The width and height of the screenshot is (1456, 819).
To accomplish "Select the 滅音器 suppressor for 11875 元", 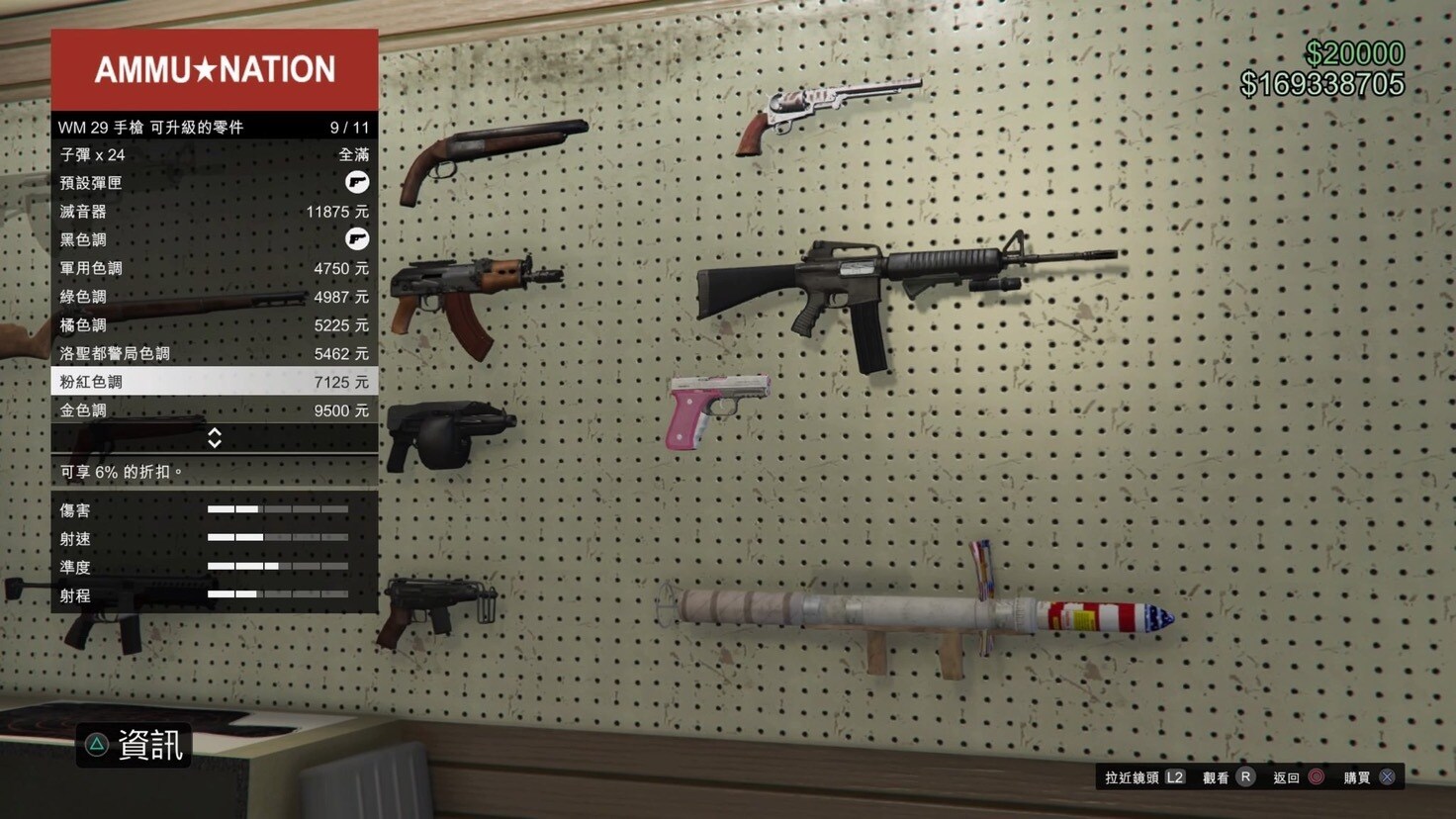I will (x=214, y=212).
